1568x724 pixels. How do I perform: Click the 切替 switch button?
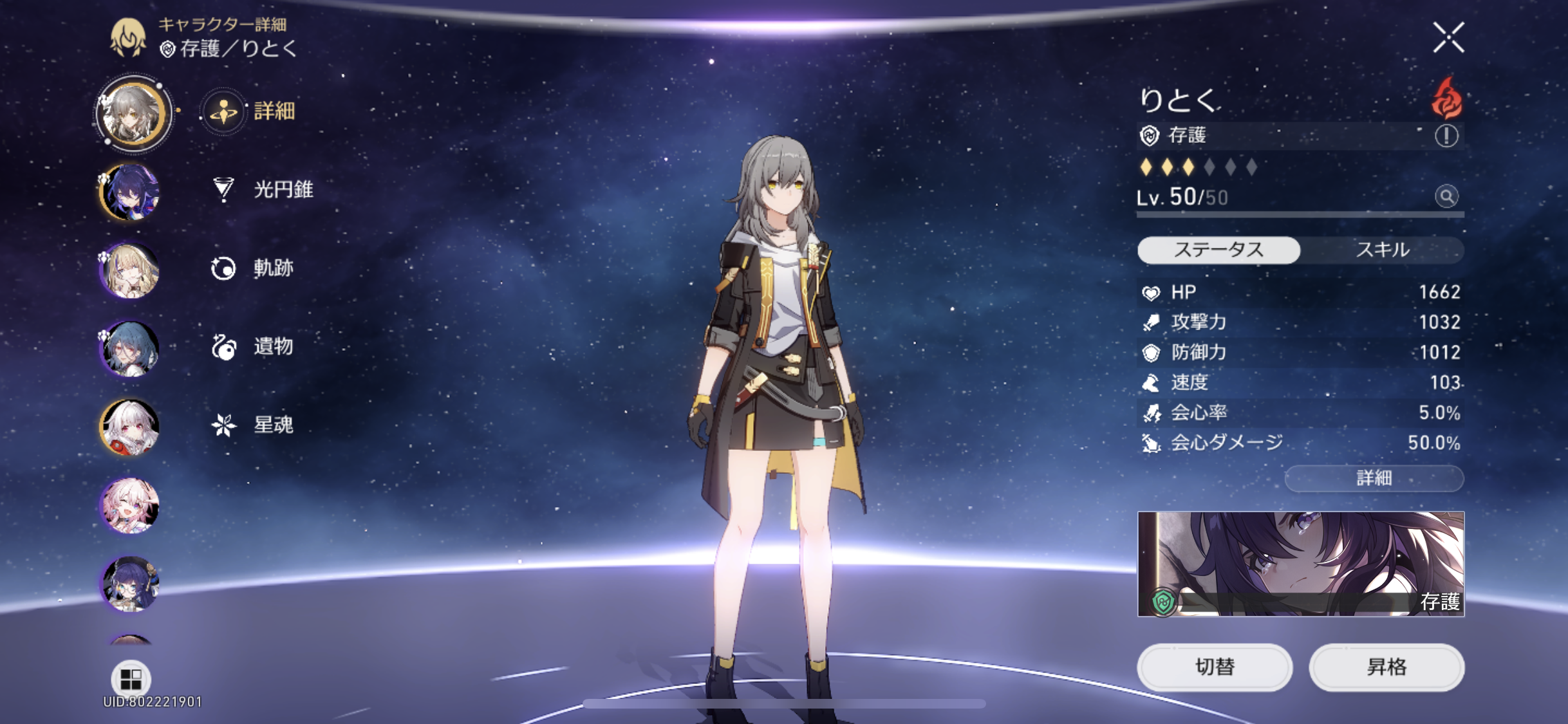coord(1215,667)
